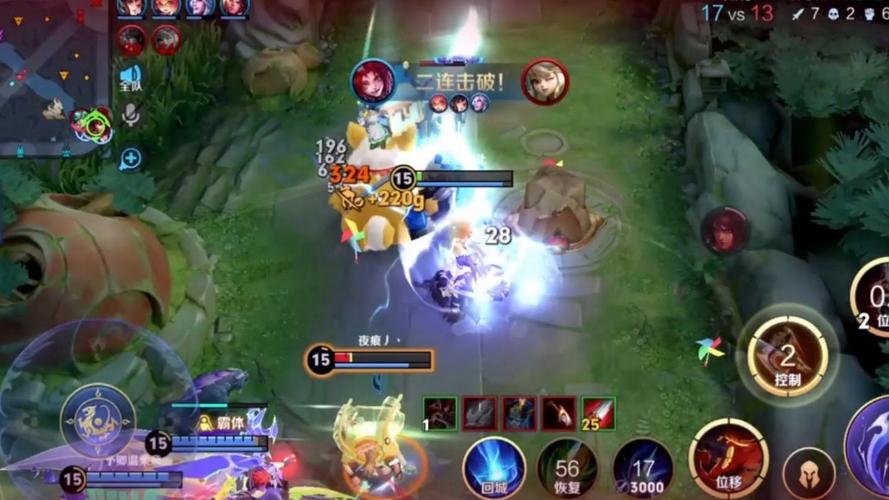Image resolution: width=889 pixels, height=500 pixels.
Task: Cast the 位移 dash skill at the bottom
Action: [728, 458]
